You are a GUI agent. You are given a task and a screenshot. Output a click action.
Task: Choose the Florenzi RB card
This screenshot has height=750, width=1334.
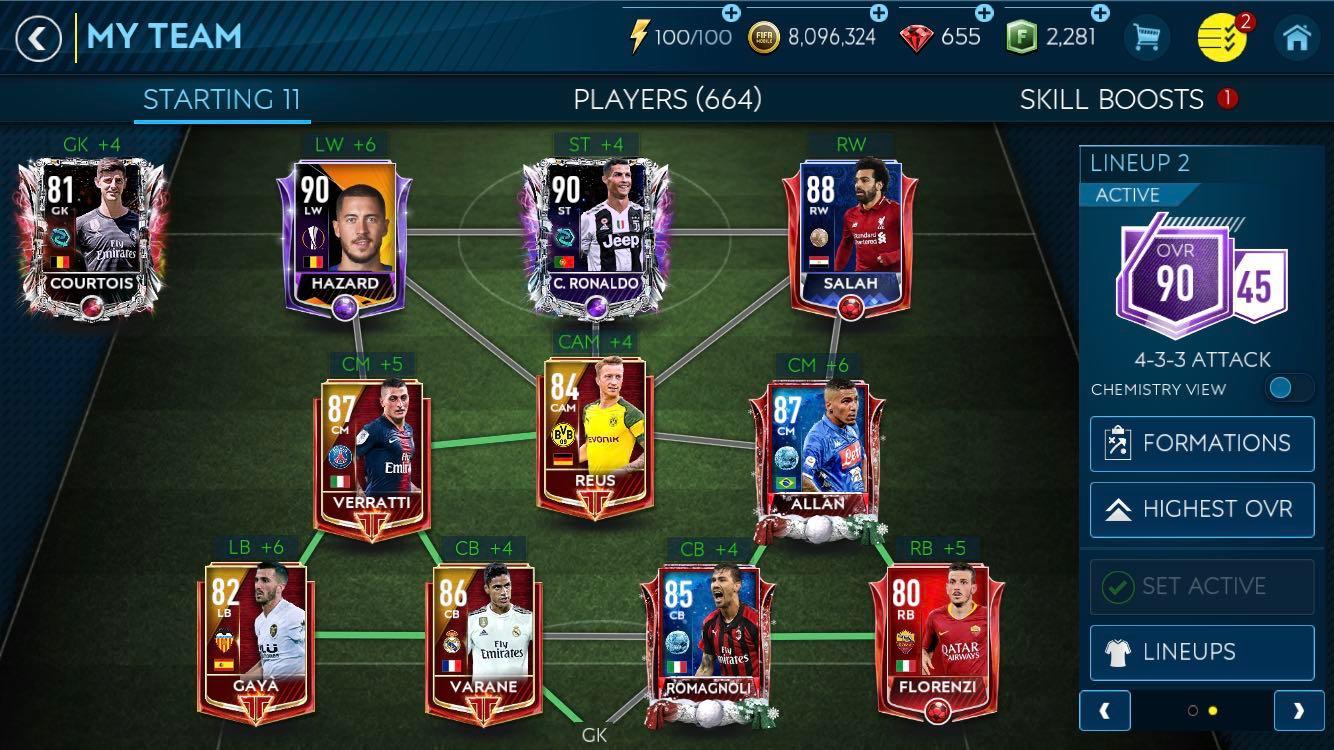point(934,640)
